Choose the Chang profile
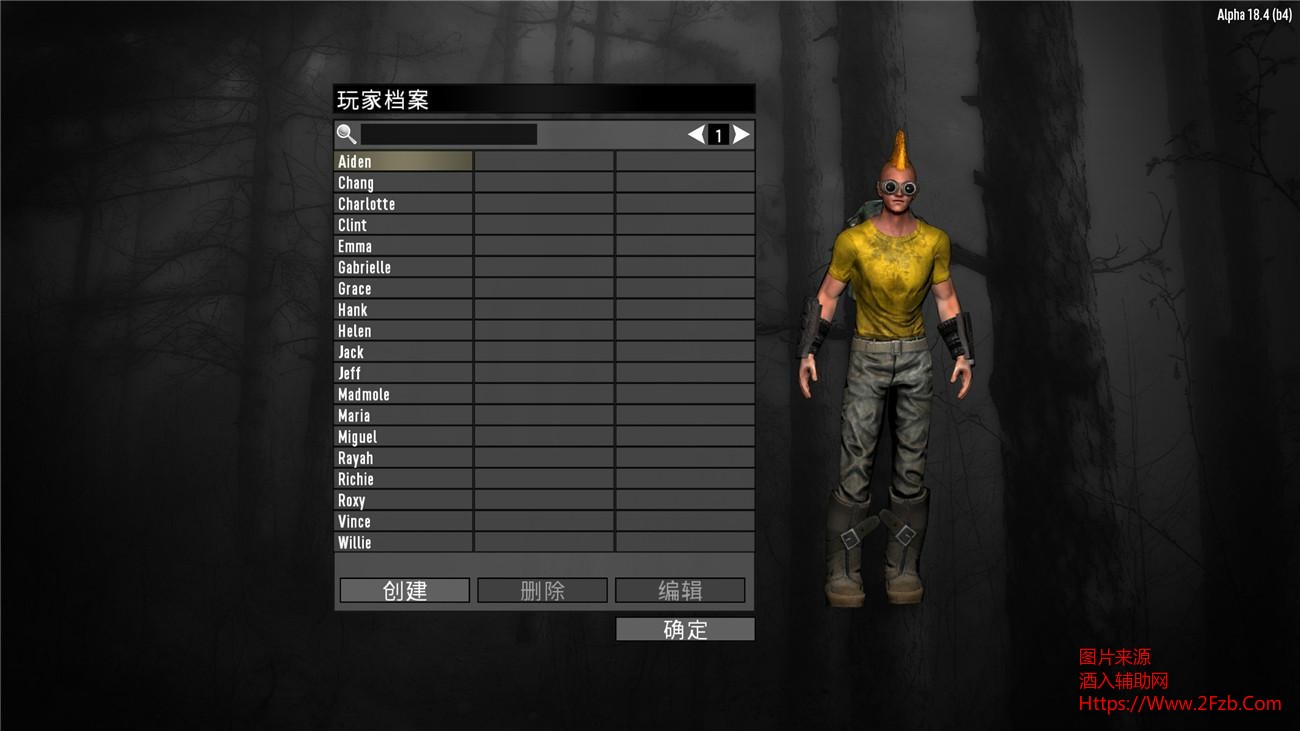Viewport: 1300px width, 731px height. point(403,183)
